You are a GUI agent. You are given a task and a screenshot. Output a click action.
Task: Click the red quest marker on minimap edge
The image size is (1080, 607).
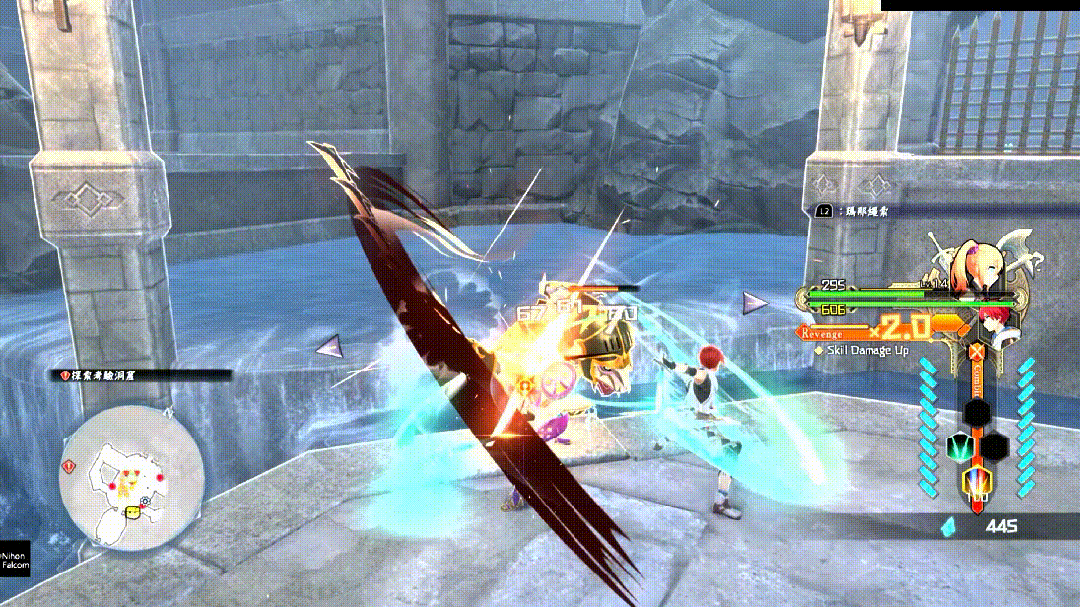pyautogui.click(x=68, y=466)
